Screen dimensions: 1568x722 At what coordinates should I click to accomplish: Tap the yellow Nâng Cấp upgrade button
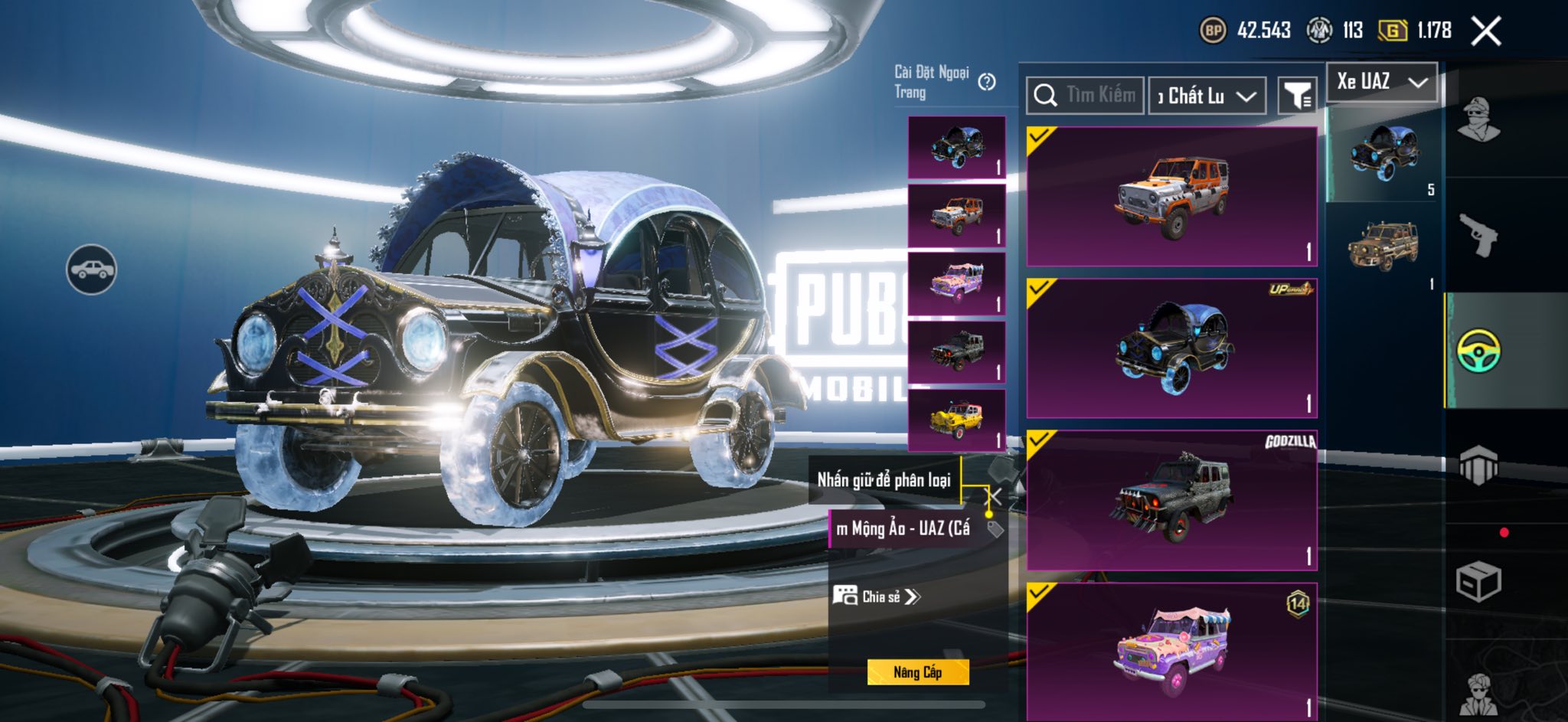click(x=917, y=672)
